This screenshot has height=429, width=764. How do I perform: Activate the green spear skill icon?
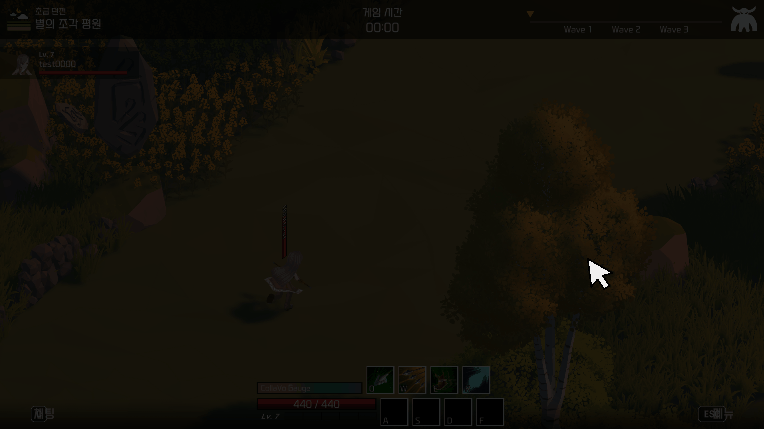pyautogui.click(x=380, y=380)
